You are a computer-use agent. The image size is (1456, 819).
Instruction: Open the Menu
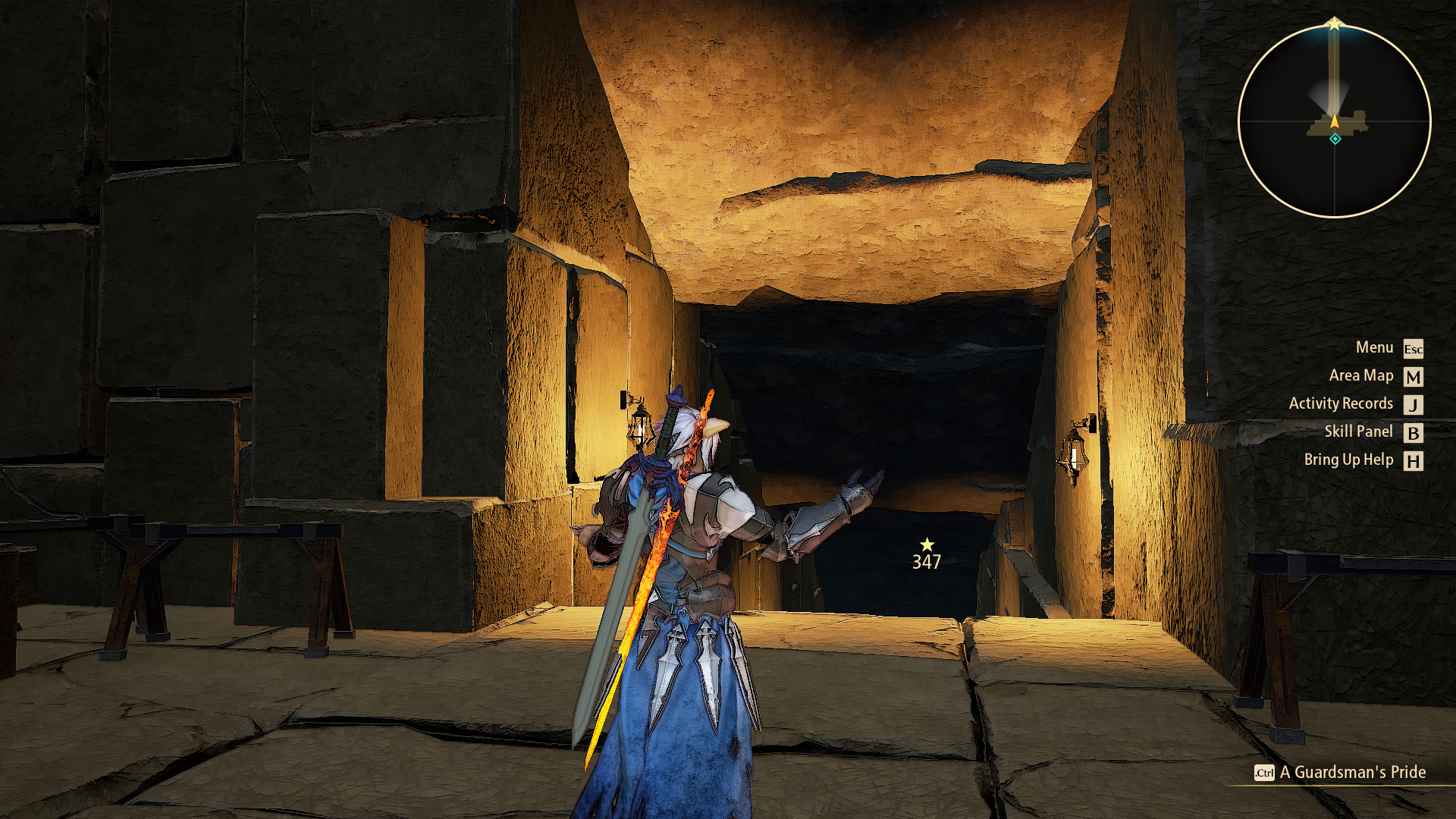point(1375,348)
